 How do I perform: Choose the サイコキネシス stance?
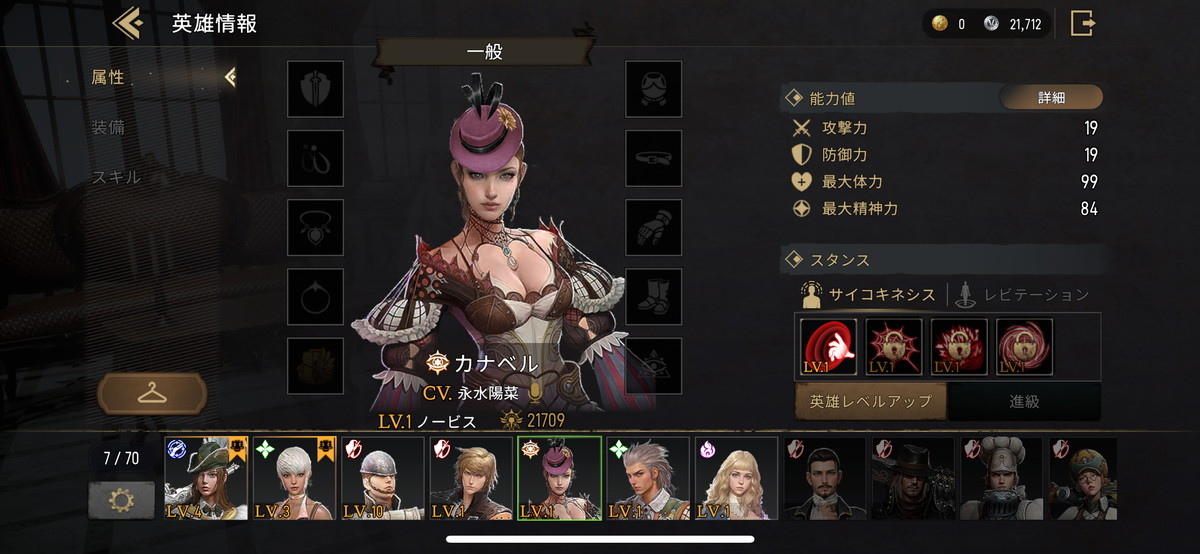(x=869, y=294)
